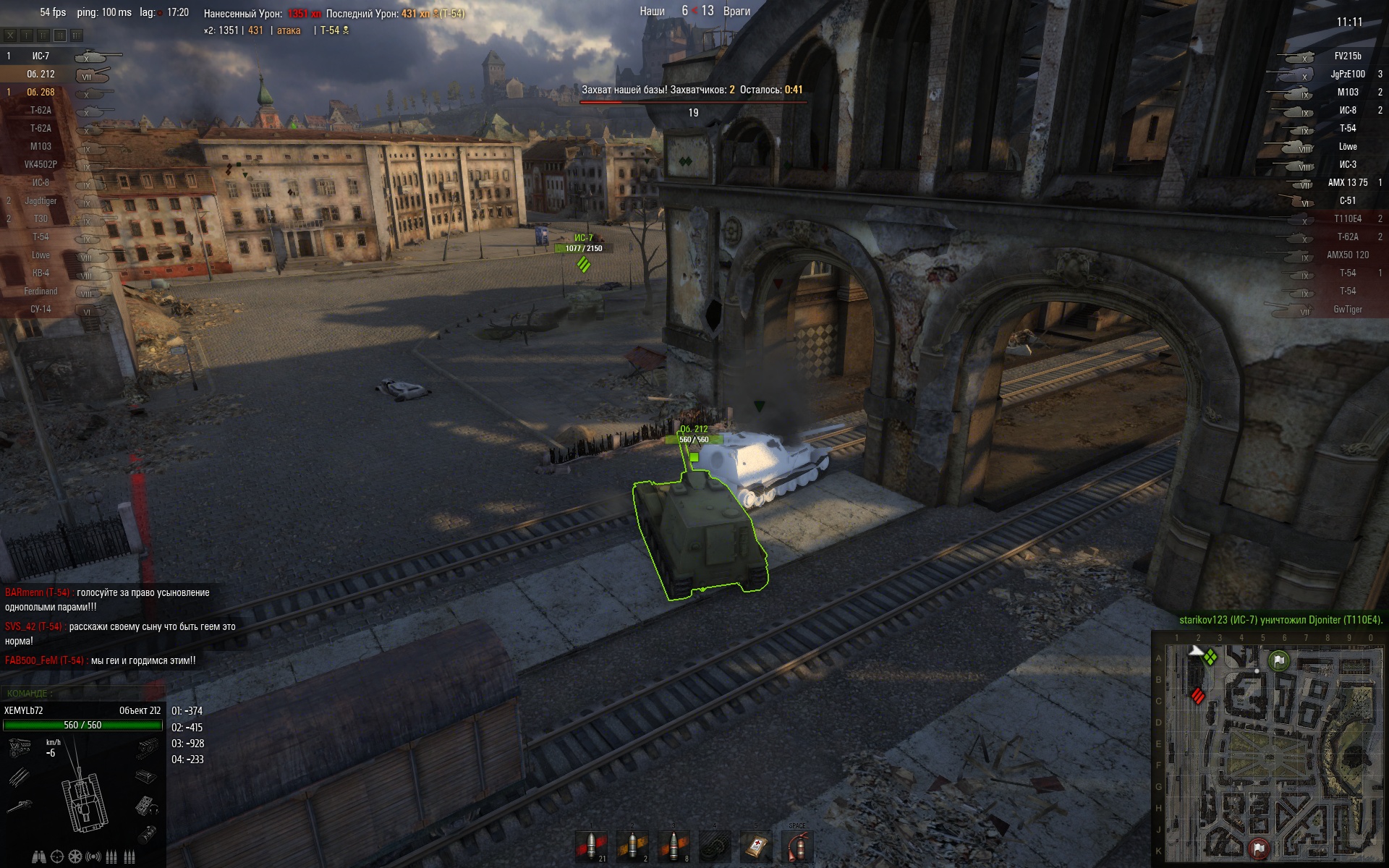
Task: Select FV215b in the enemy team list
Action: point(1347,56)
